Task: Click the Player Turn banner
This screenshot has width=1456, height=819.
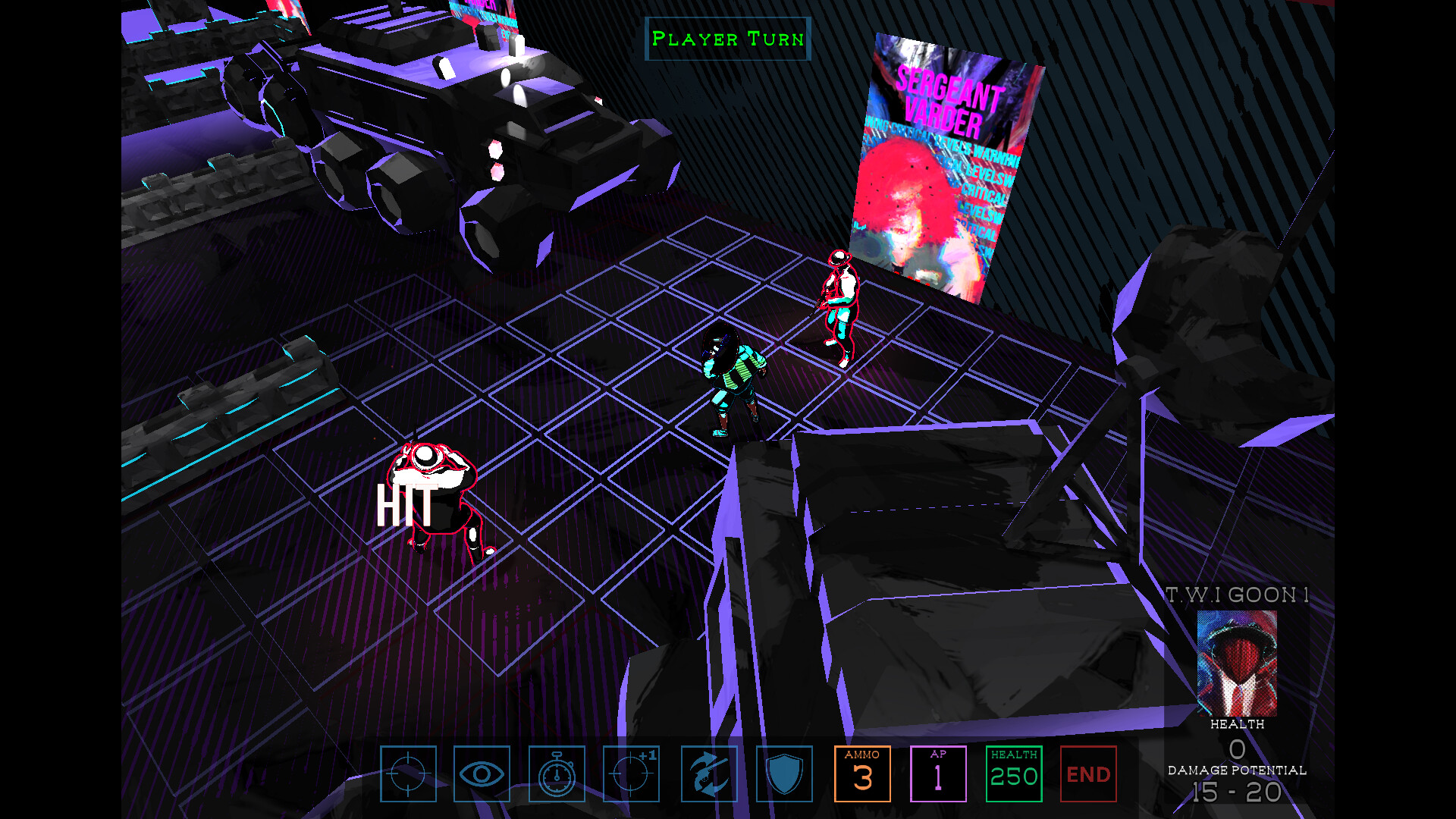Action: point(726,39)
